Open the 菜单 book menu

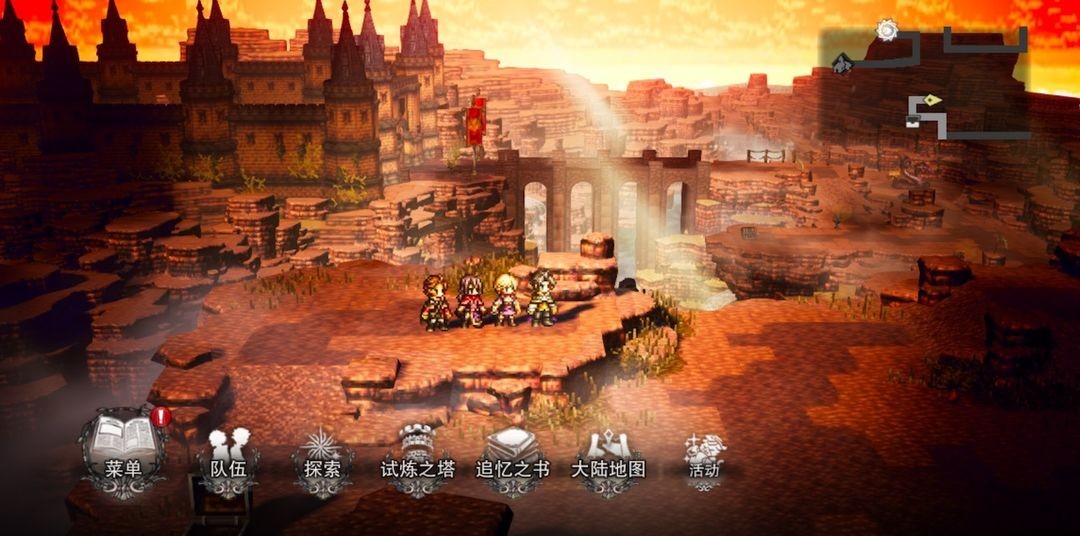click(x=124, y=453)
